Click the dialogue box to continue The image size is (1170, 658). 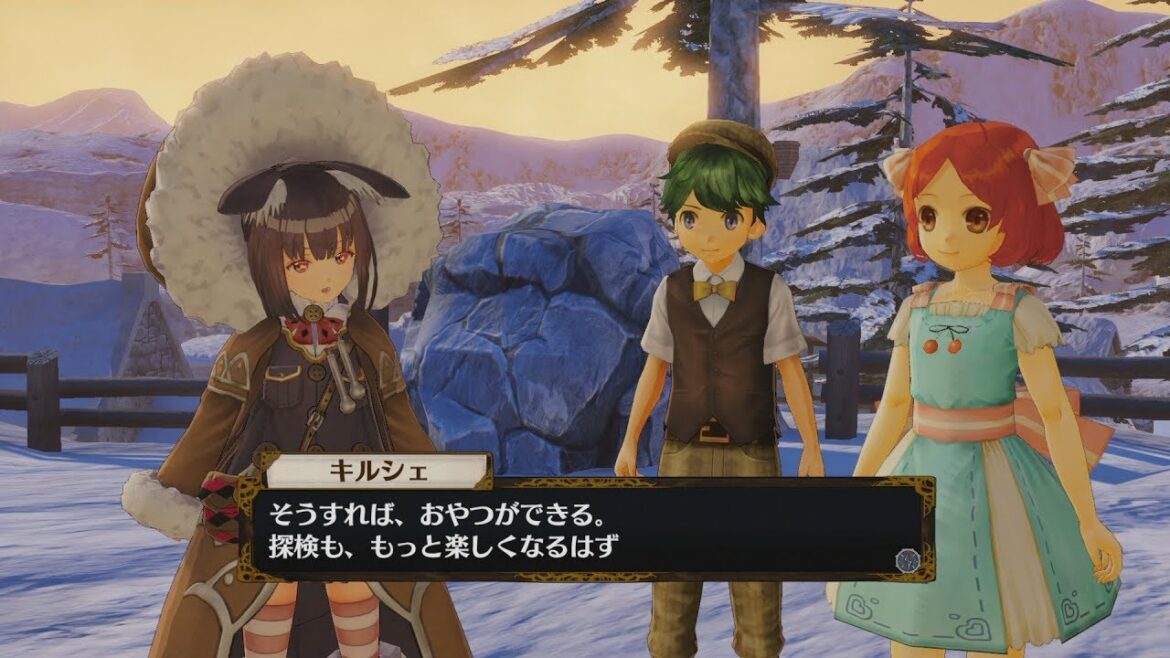pos(585,529)
